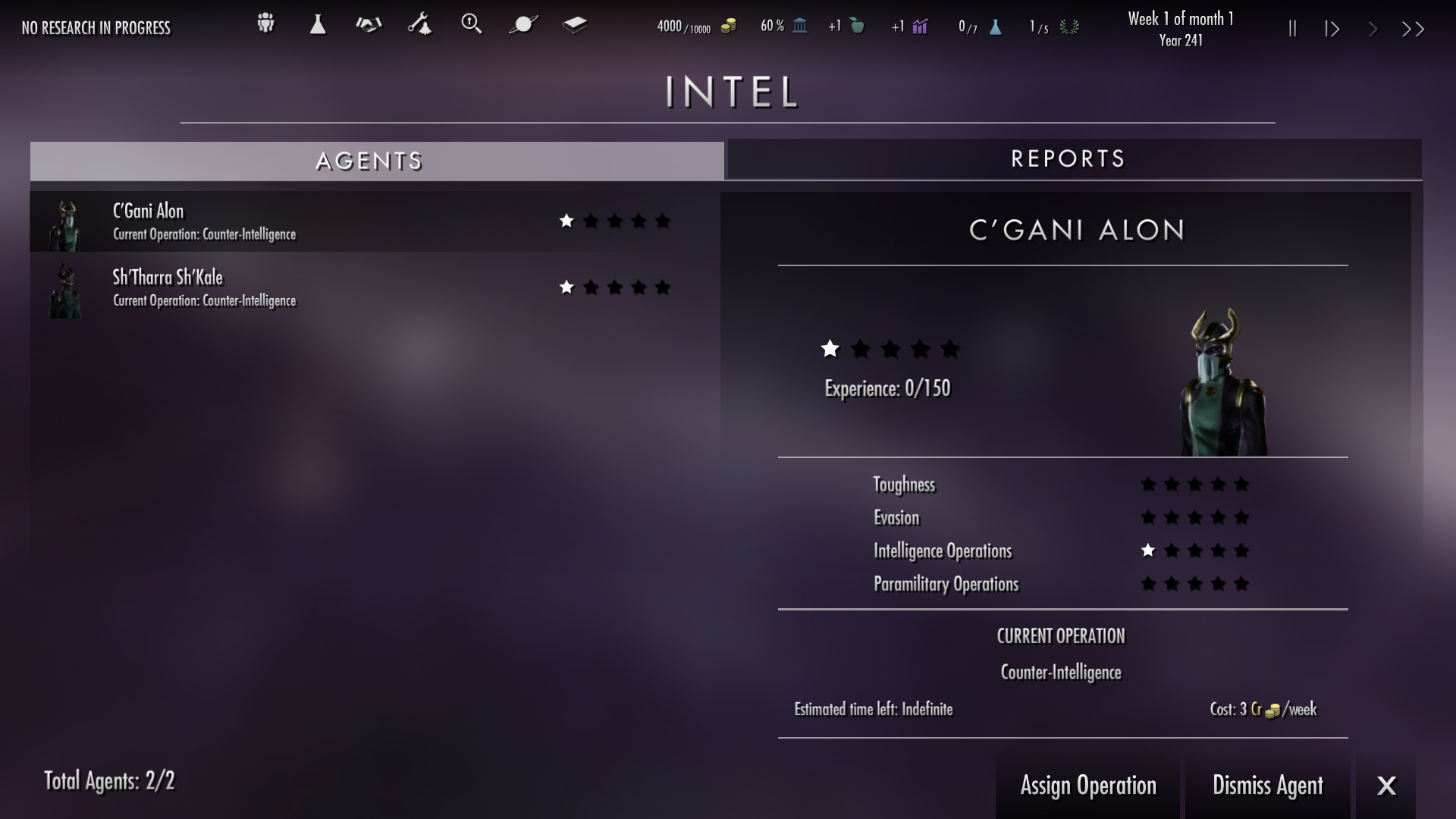
Task: Open the engineering wrench-and-rocket icon
Action: (x=420, y=24)
